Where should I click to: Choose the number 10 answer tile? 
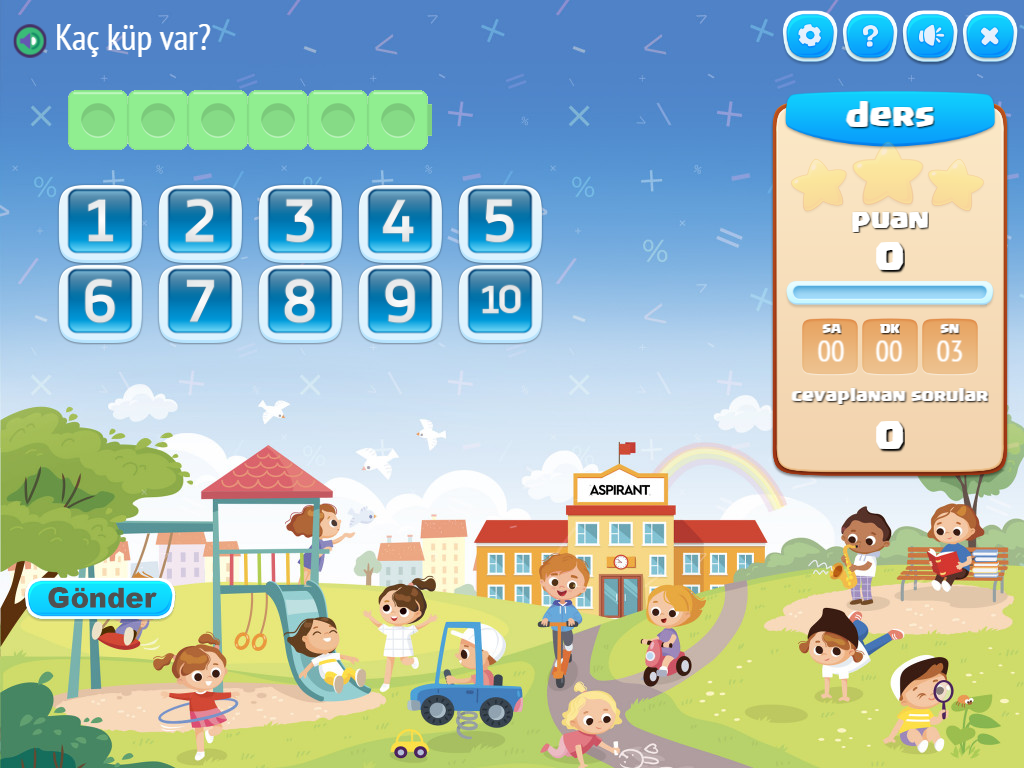click(x=500, y=302)
